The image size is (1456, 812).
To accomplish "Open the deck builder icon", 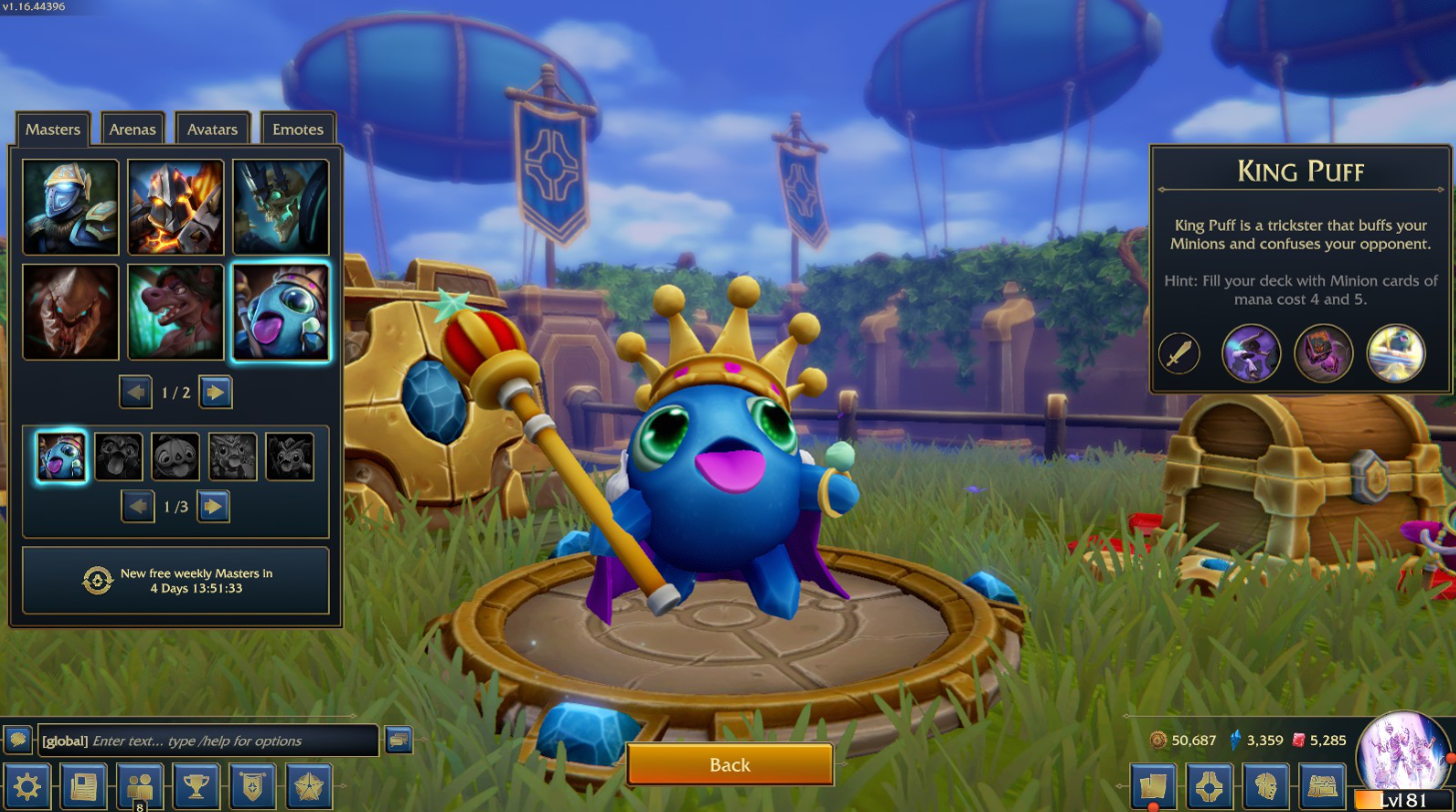I will point(1208,787).
